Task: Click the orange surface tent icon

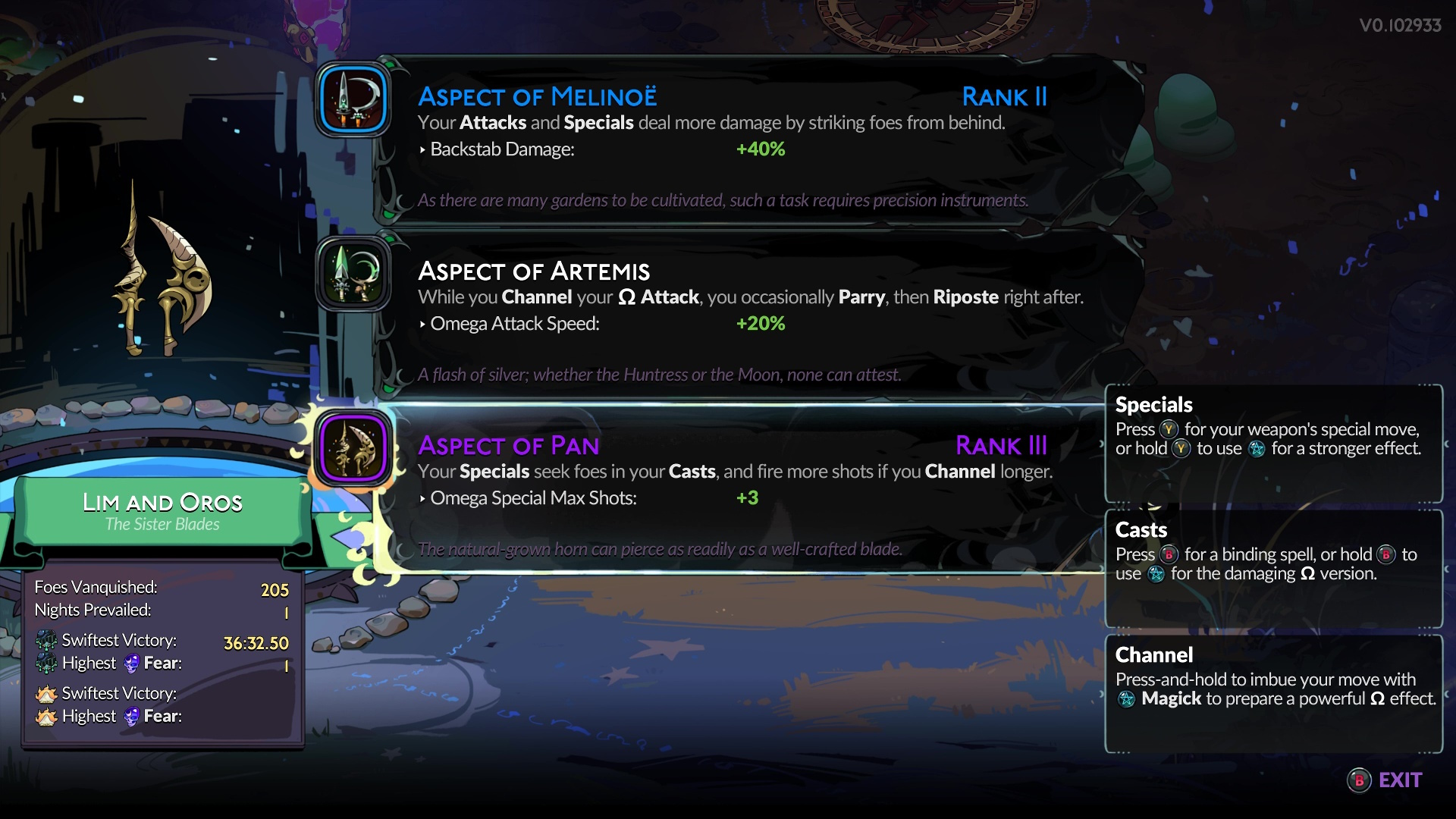Action: [47, 693]
